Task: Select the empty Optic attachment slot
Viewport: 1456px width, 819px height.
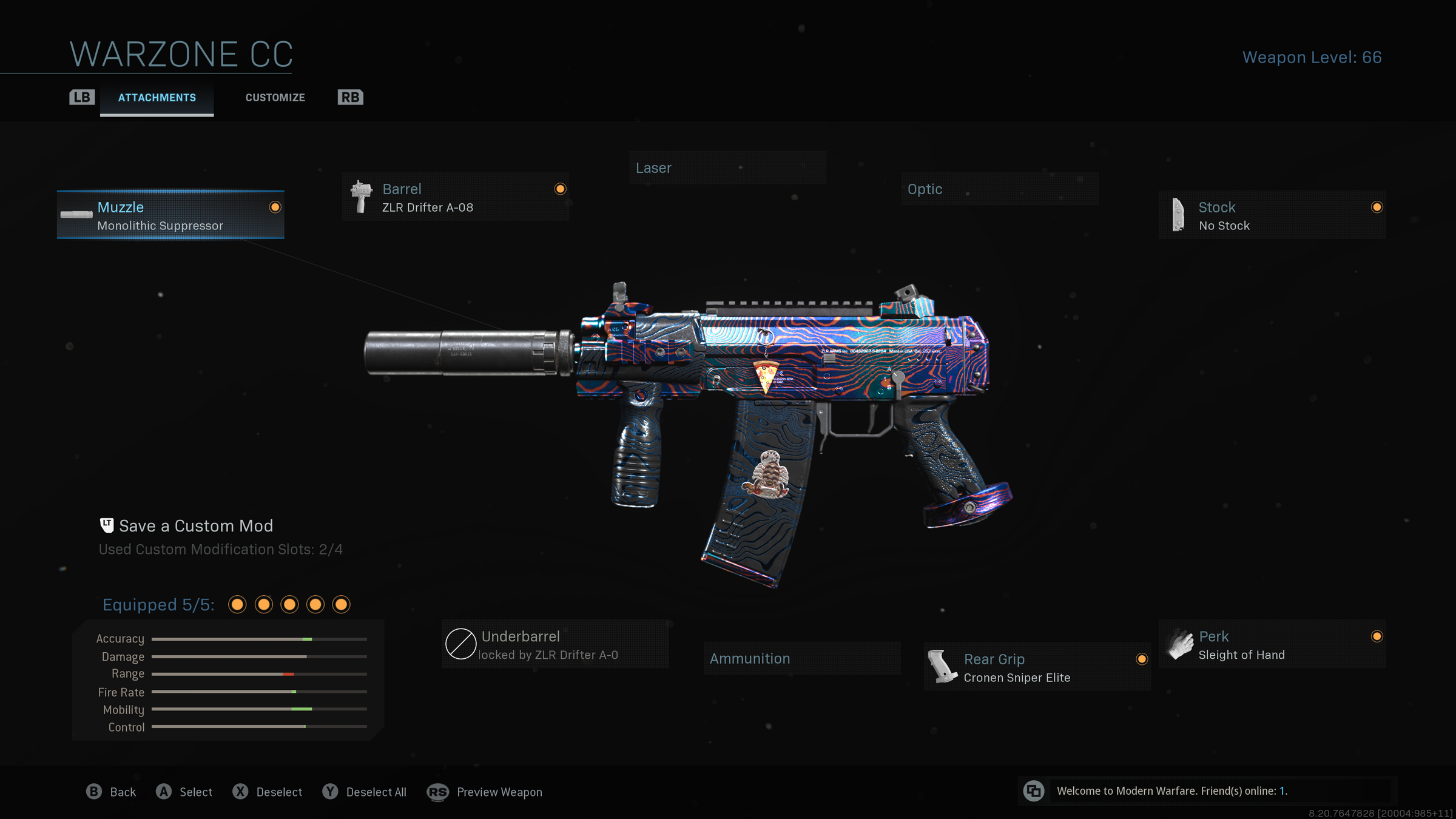Action: pyautogui.click(x=999, y=189)
